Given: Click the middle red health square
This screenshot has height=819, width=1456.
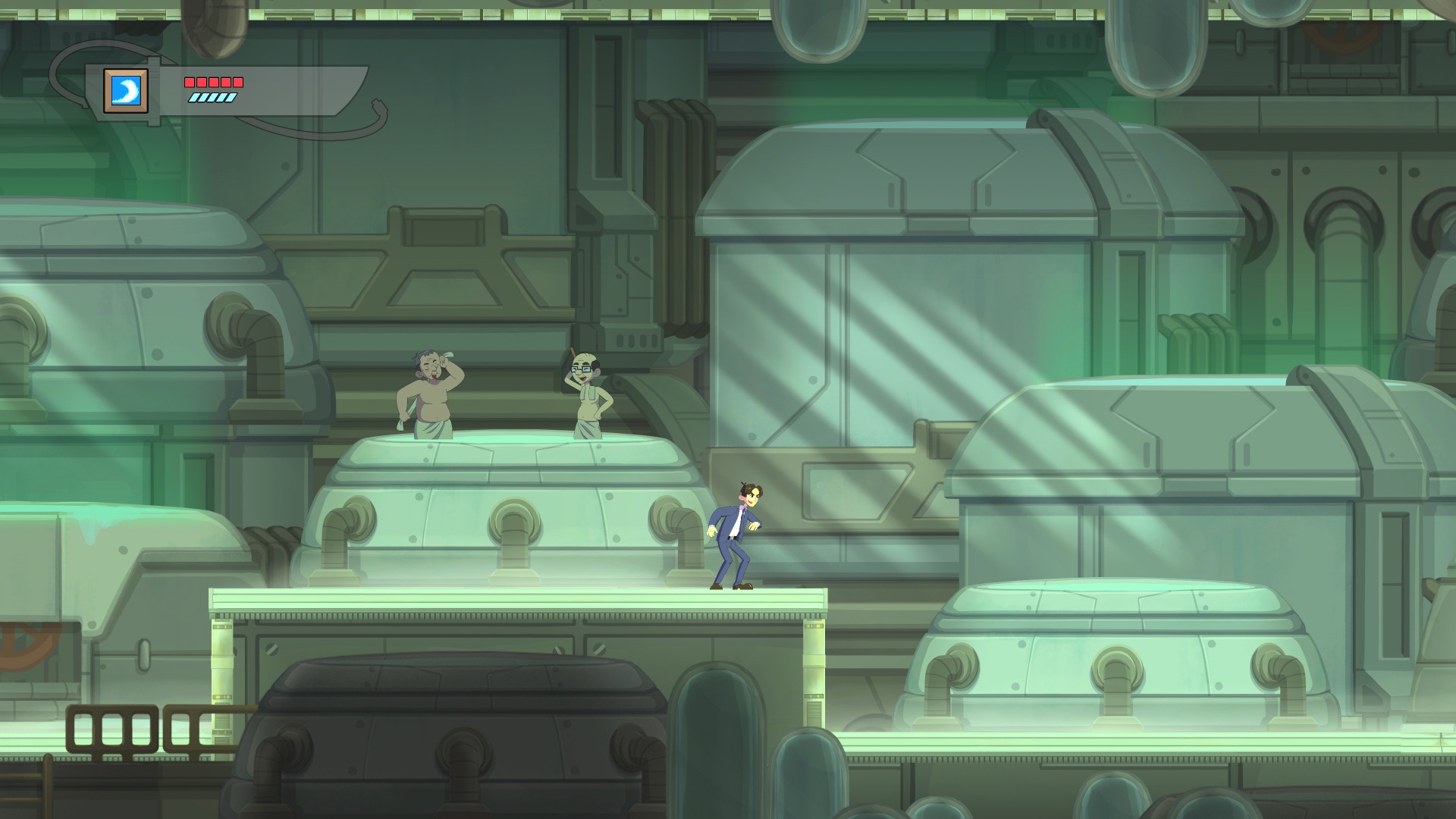Looking at the screenshot, I should point(214,82).
